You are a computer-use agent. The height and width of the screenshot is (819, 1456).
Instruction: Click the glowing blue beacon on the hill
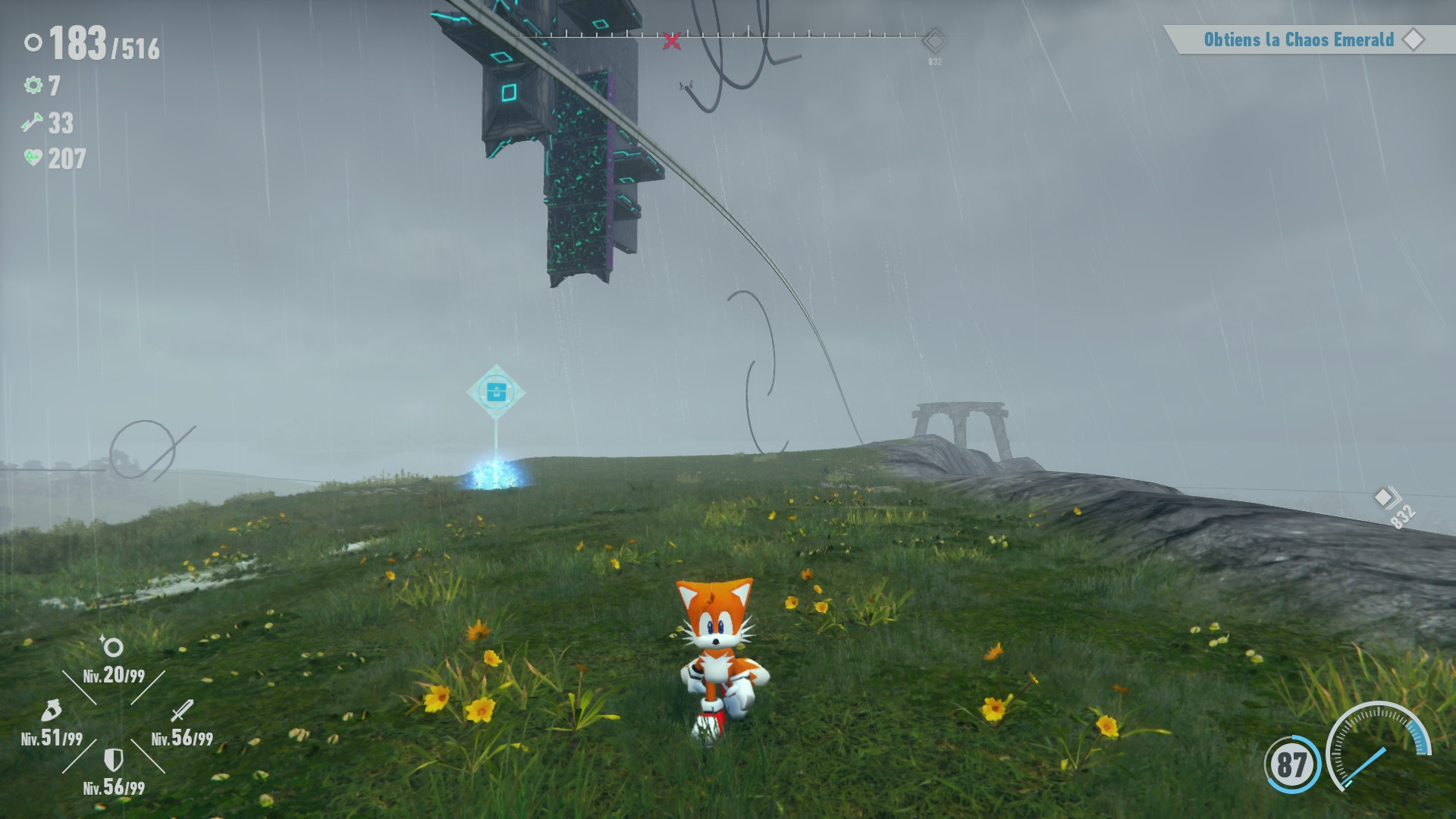[497, 474]
